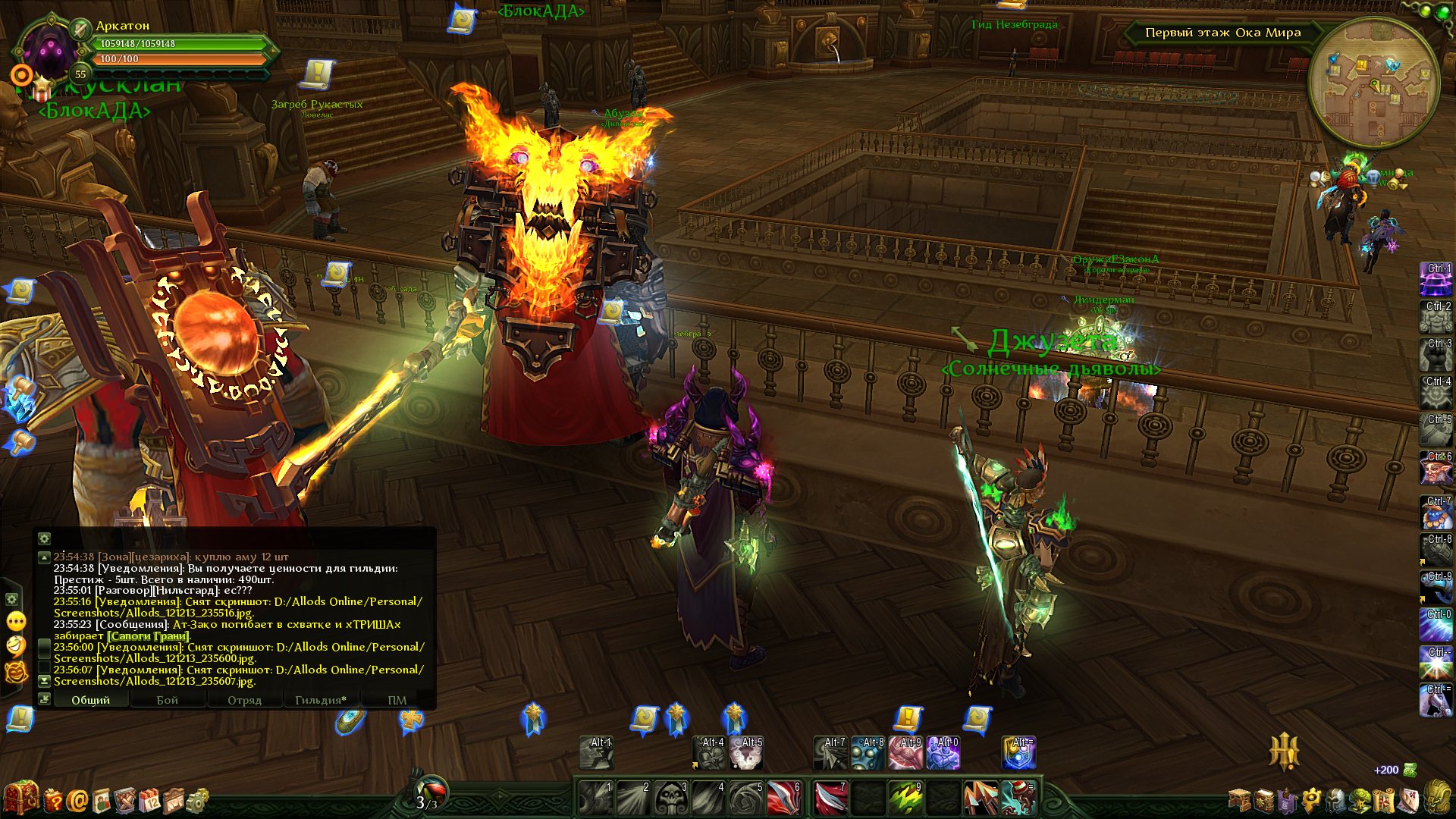Select the ПМ chat tab
The height and width of the screenshot is (819, 1456).
point(397,700)
